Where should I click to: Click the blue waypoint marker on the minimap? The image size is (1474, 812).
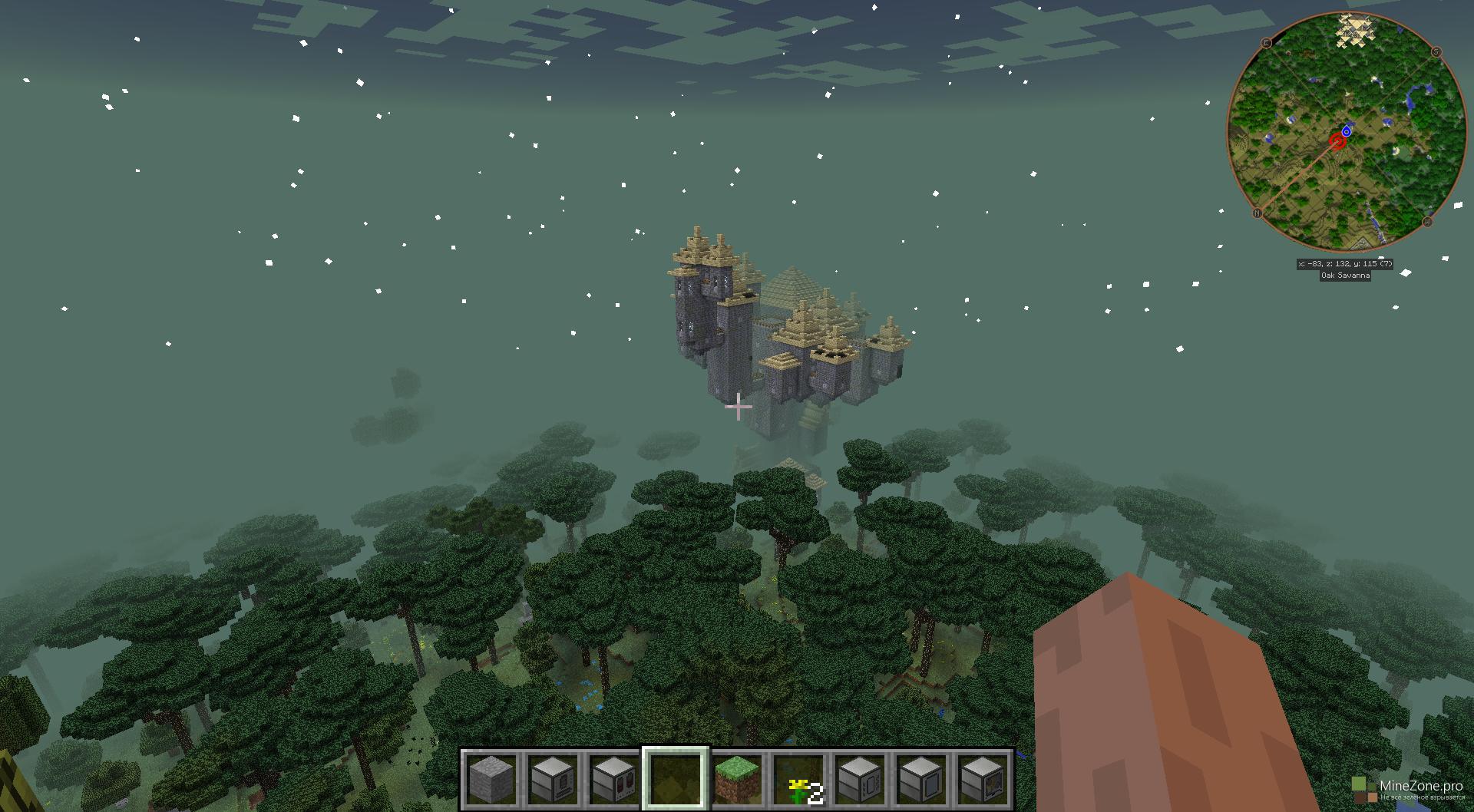[1347, 131]
